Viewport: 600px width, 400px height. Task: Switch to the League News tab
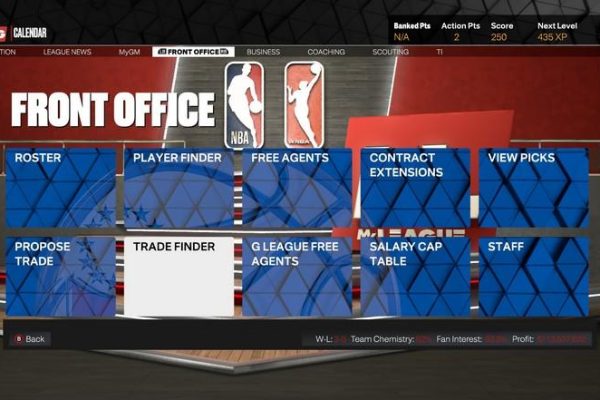tap(67, 51)
